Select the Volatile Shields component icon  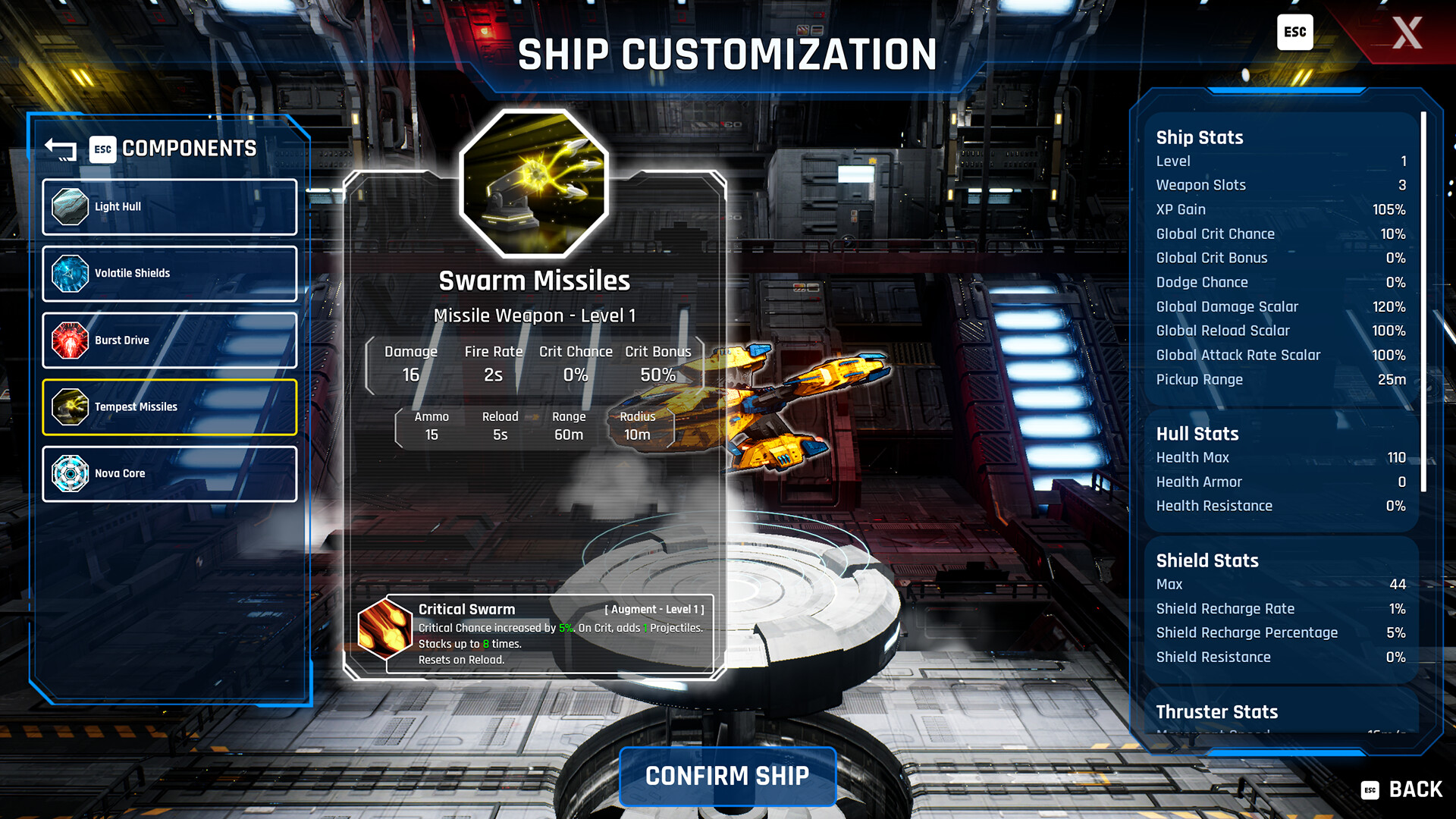70,273
